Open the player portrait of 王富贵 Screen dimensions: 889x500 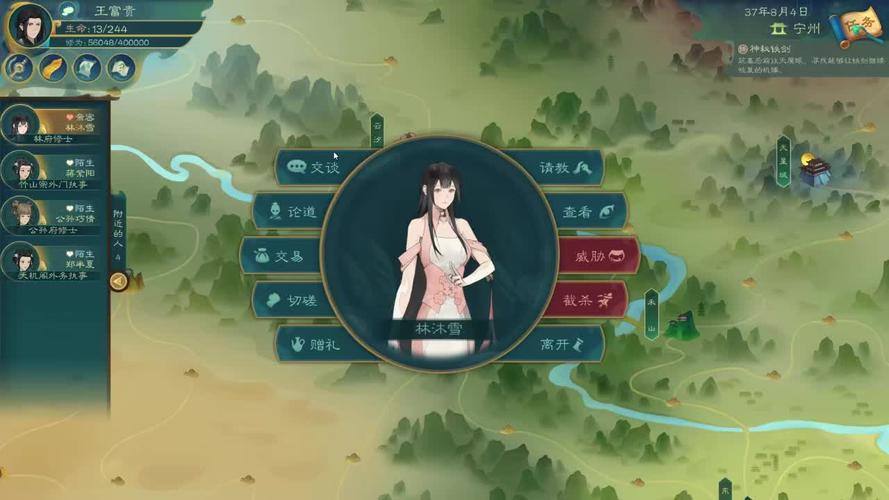[29, 24]
